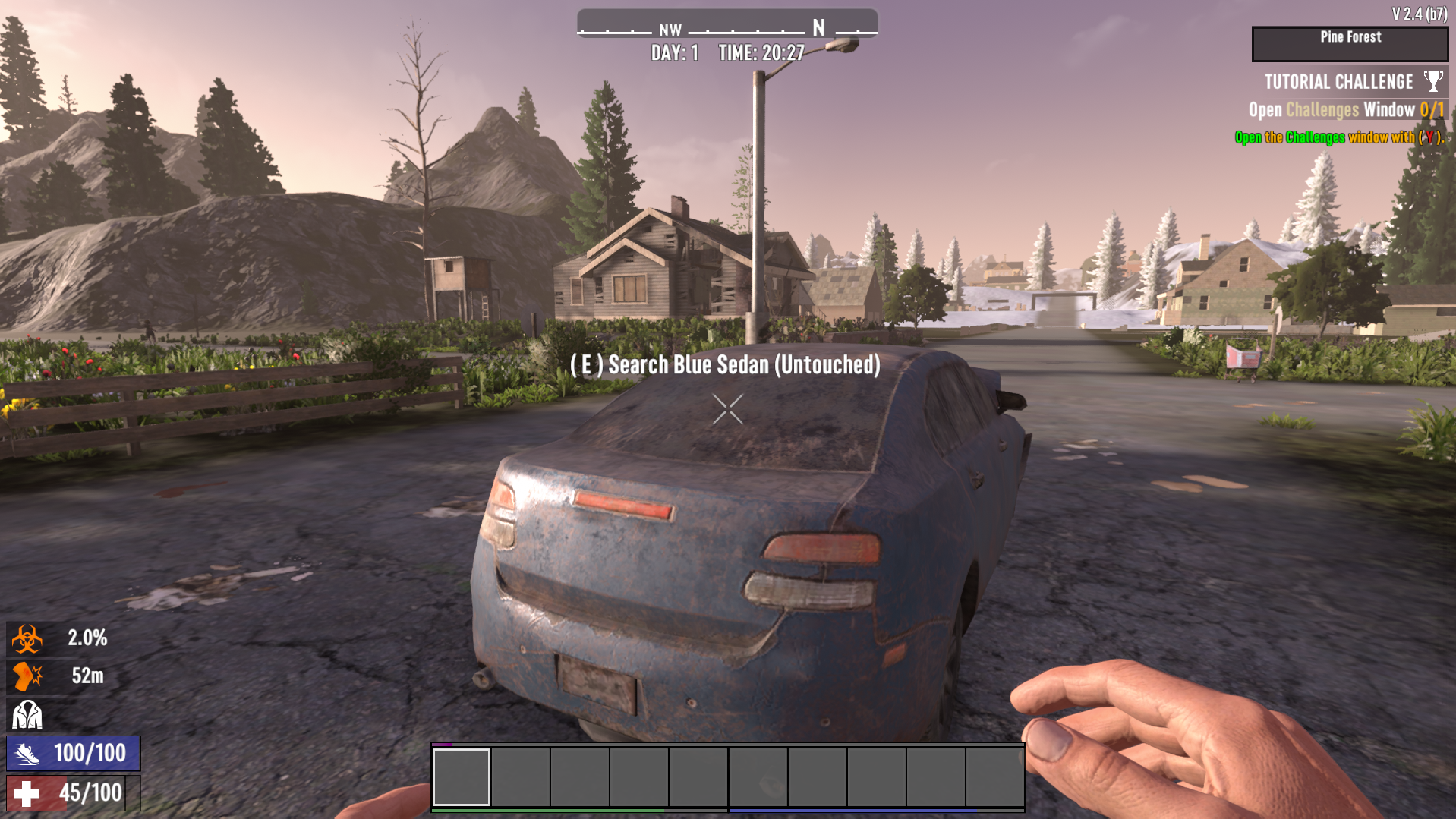Click the white jacket status icon
This screenshot has height=819, width=1456.
(27, 714)
